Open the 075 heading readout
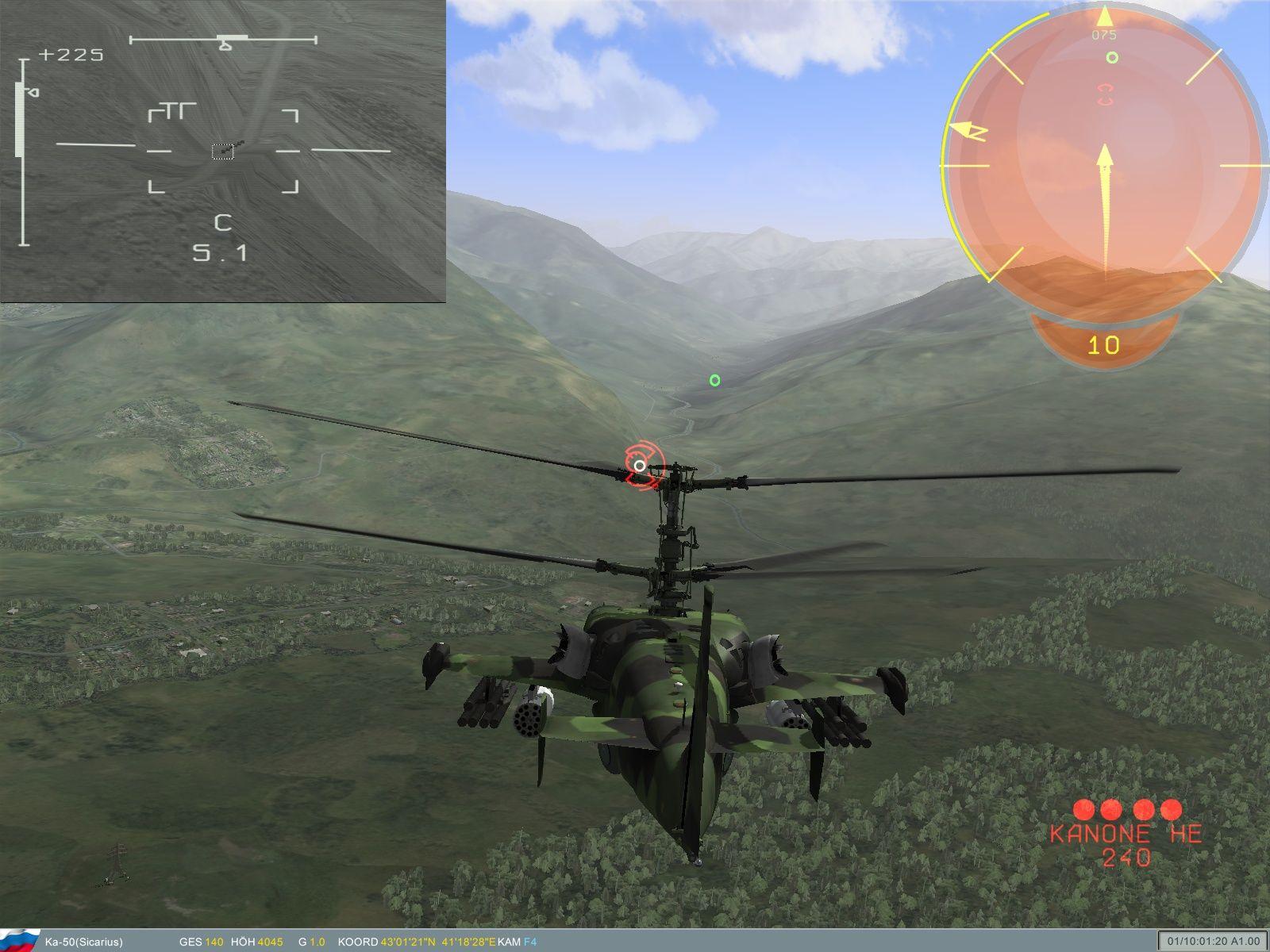This screenshot has height=952, width=1270. [1104, 35]
